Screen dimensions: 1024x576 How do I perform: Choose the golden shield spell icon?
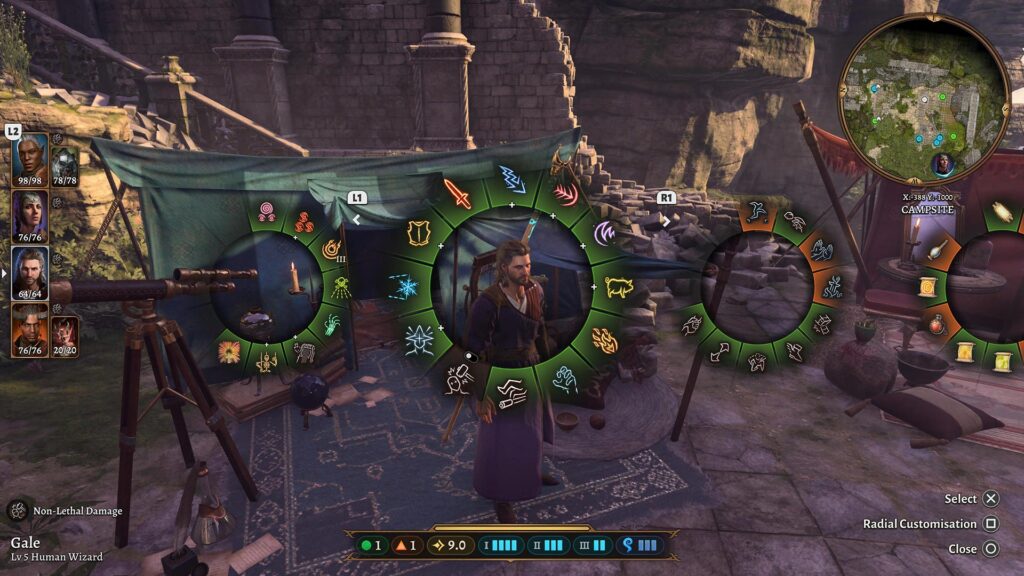(x=416, y=232)
